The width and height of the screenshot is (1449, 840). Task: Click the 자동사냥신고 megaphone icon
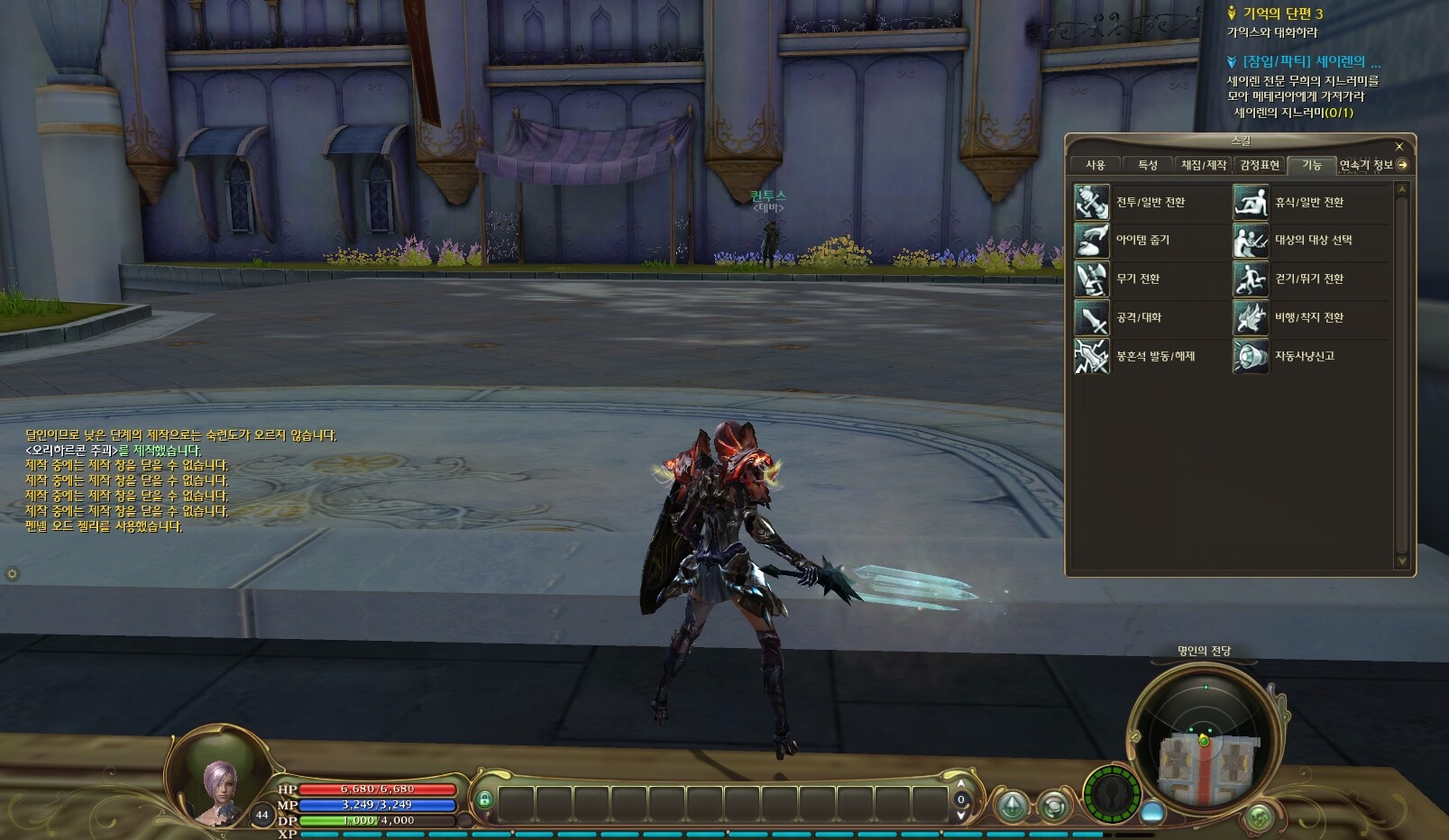pos(1250,357)
